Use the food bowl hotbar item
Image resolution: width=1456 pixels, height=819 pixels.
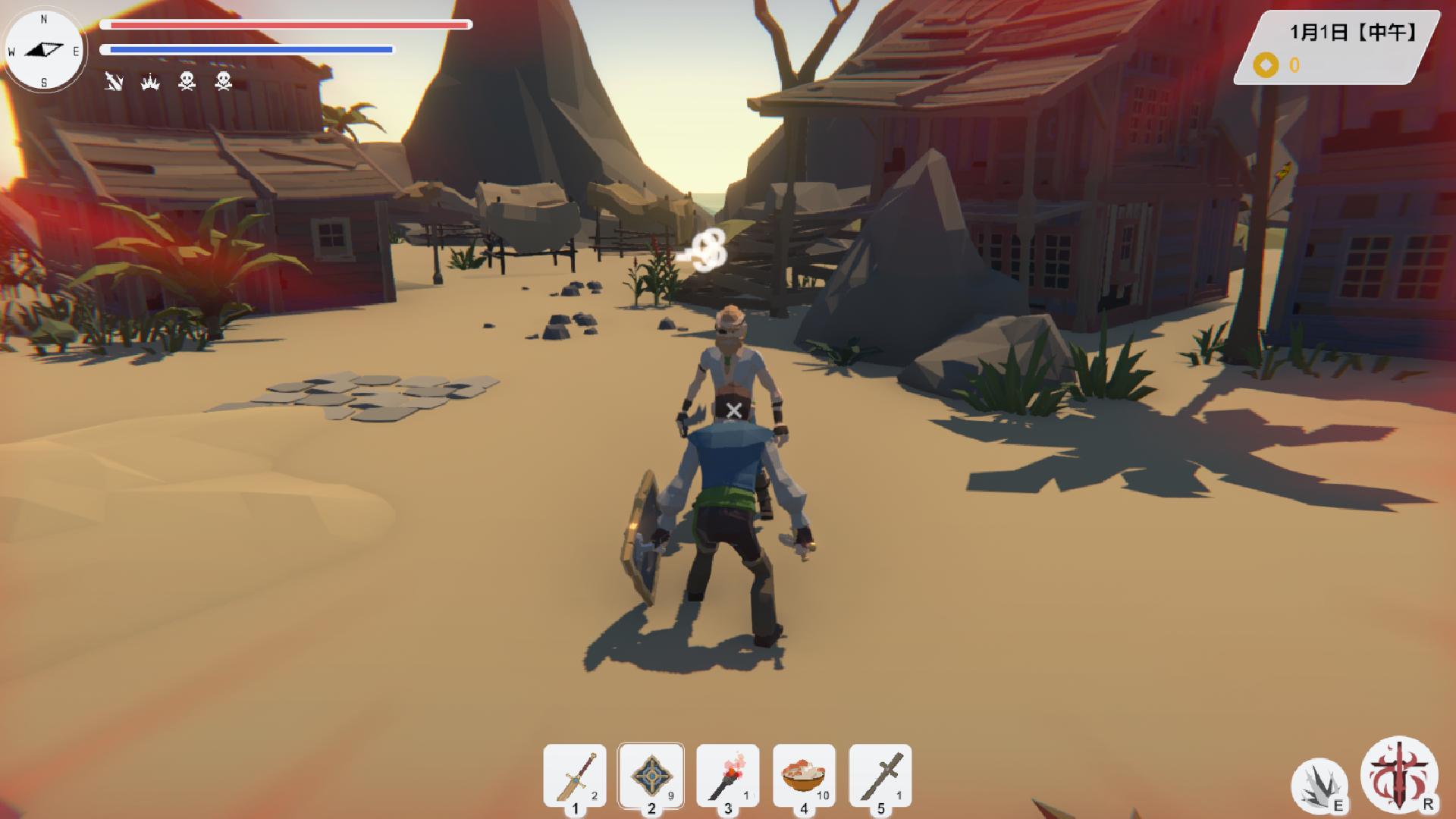pos(804,776)
